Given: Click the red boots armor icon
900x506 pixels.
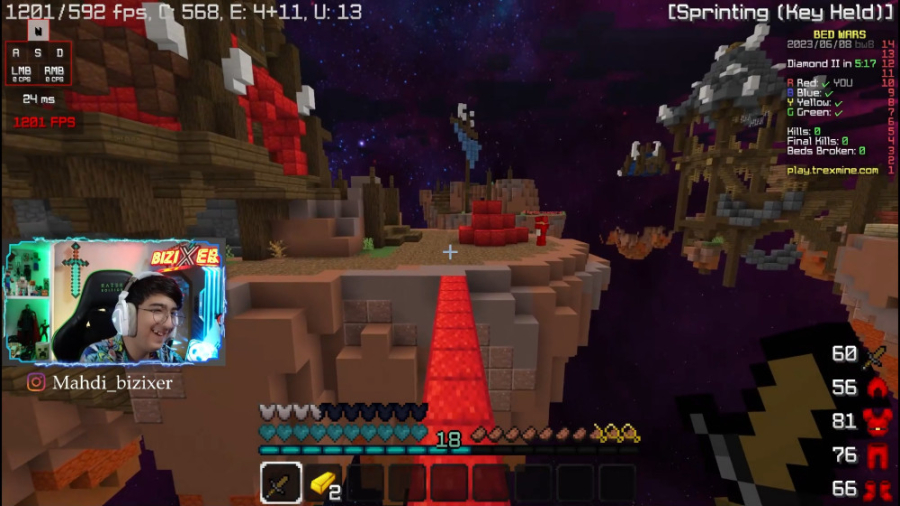Looking at the screenshot, I should (875, 489).
